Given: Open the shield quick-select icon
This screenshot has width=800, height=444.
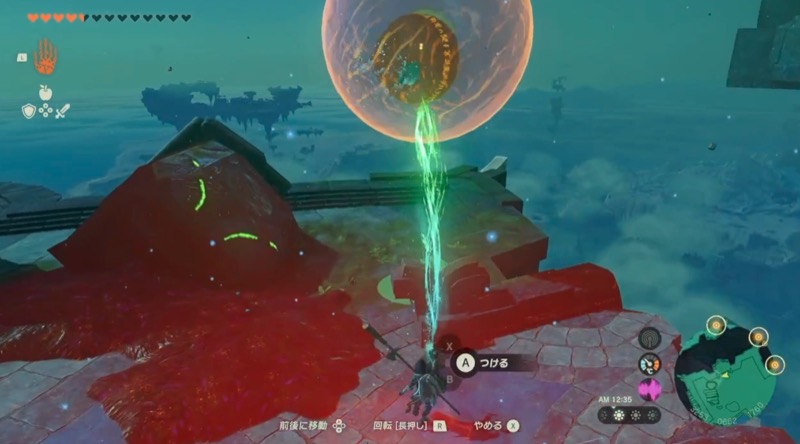Looking at the screenshot, I should (29, 110).
